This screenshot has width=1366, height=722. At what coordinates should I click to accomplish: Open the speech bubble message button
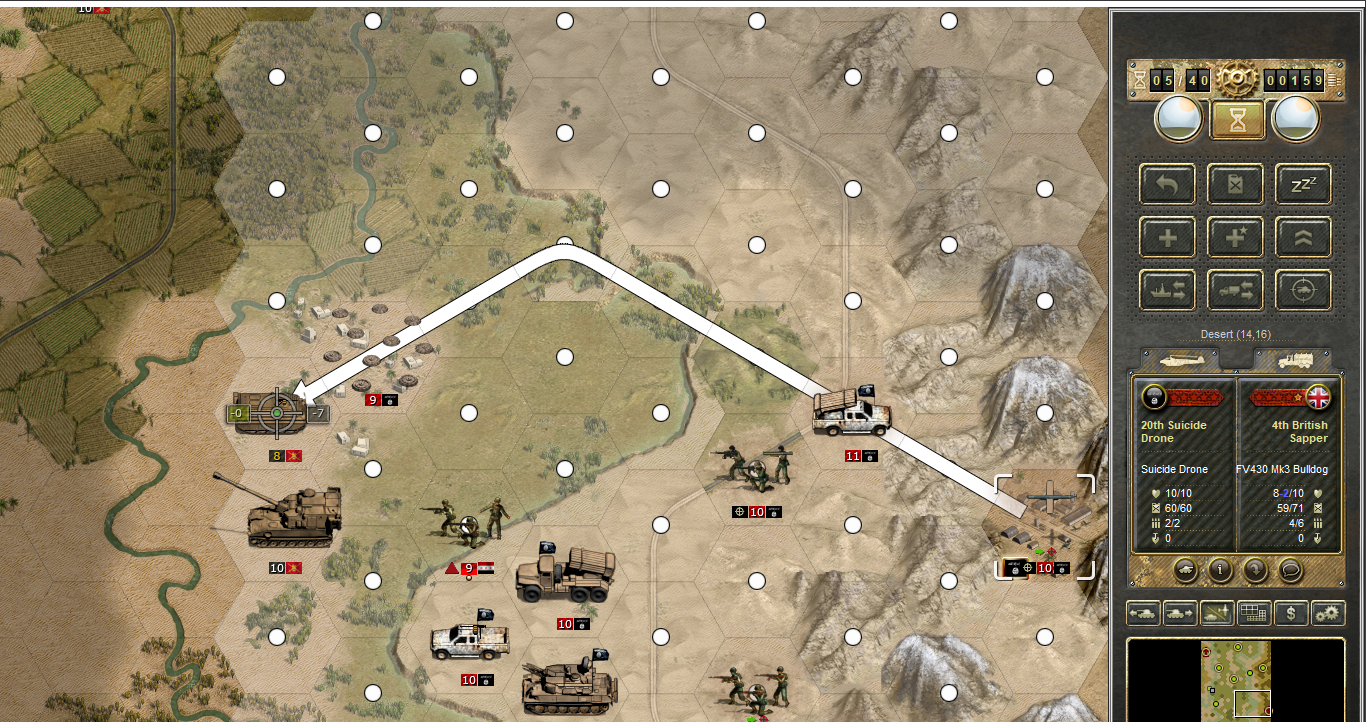(x=1292, y=569)
